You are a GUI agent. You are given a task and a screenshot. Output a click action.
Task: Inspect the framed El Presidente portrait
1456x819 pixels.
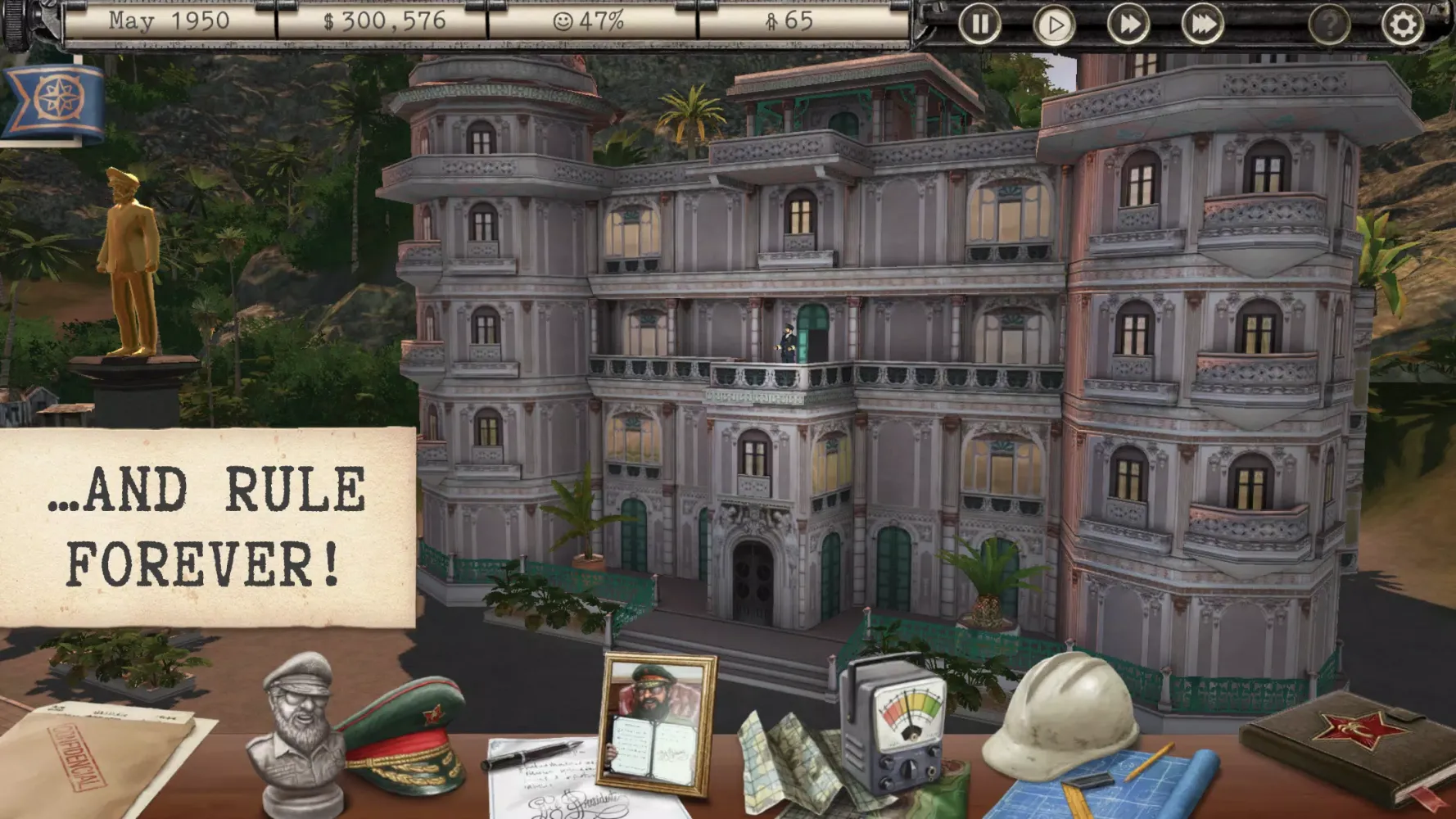[655, 721]
